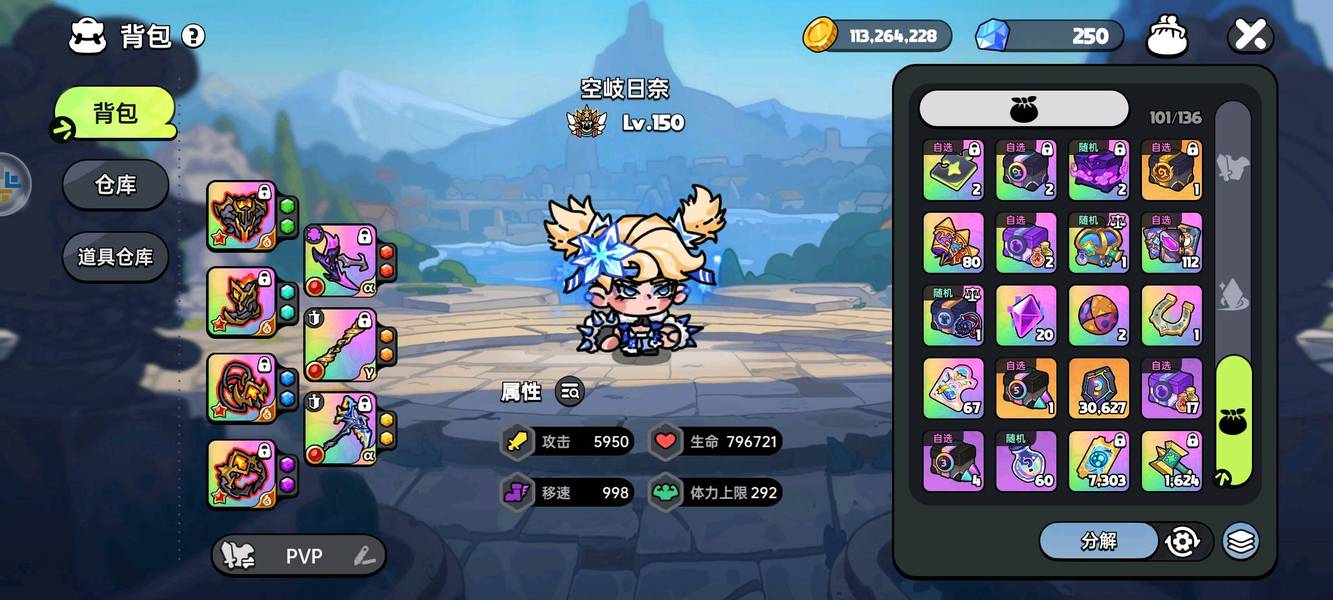The height and width of the screenshot is (600, 1333).
Task: Choose the equipped golden staff weapon
Action: (x=340, y=345)
